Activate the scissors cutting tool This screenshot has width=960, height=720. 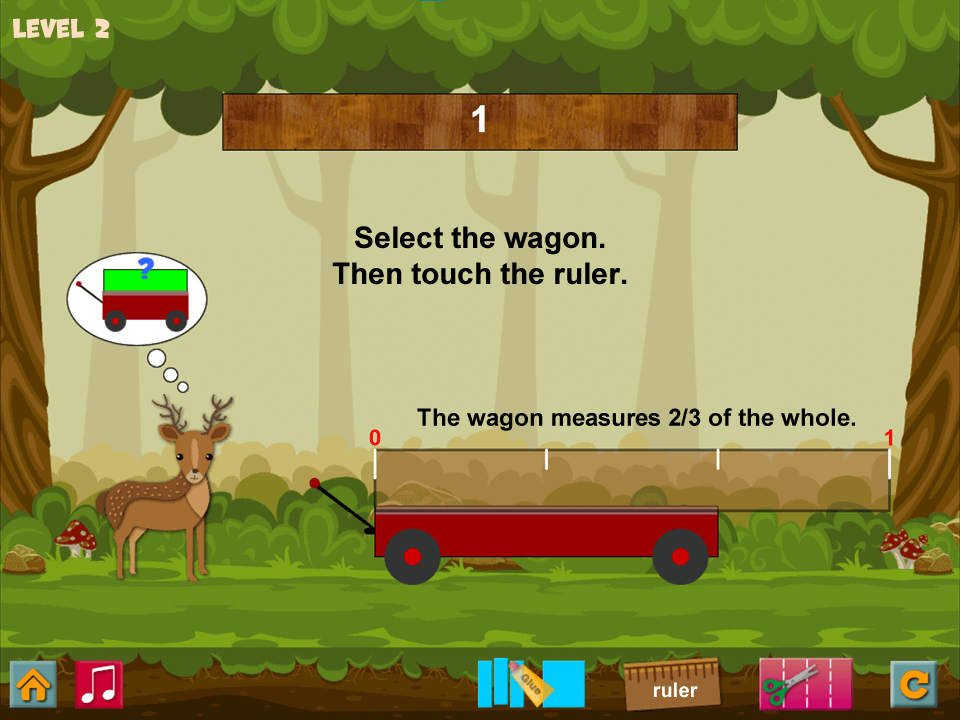coord(805,684)
